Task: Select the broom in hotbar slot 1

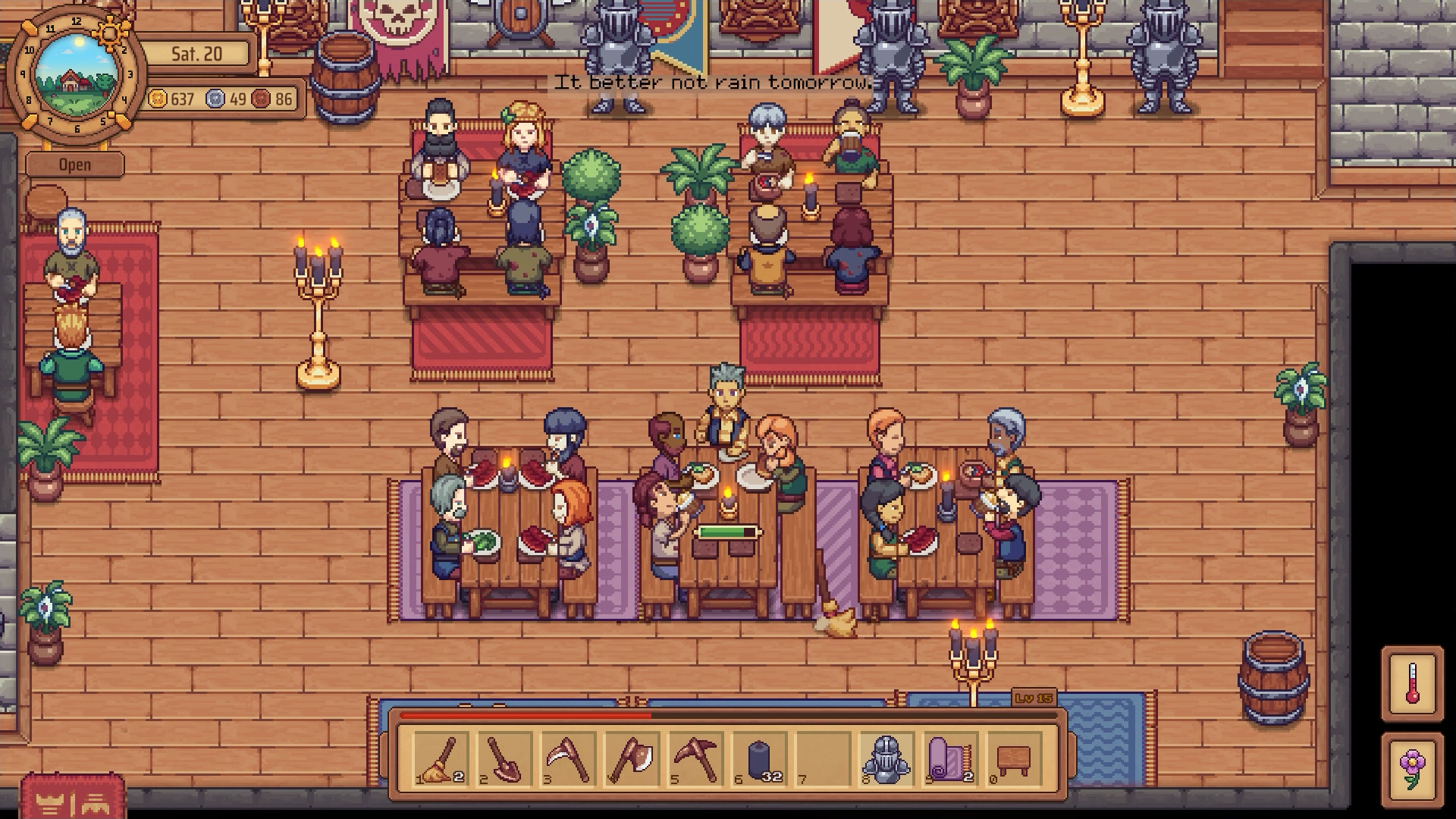Action: (440, 758)
